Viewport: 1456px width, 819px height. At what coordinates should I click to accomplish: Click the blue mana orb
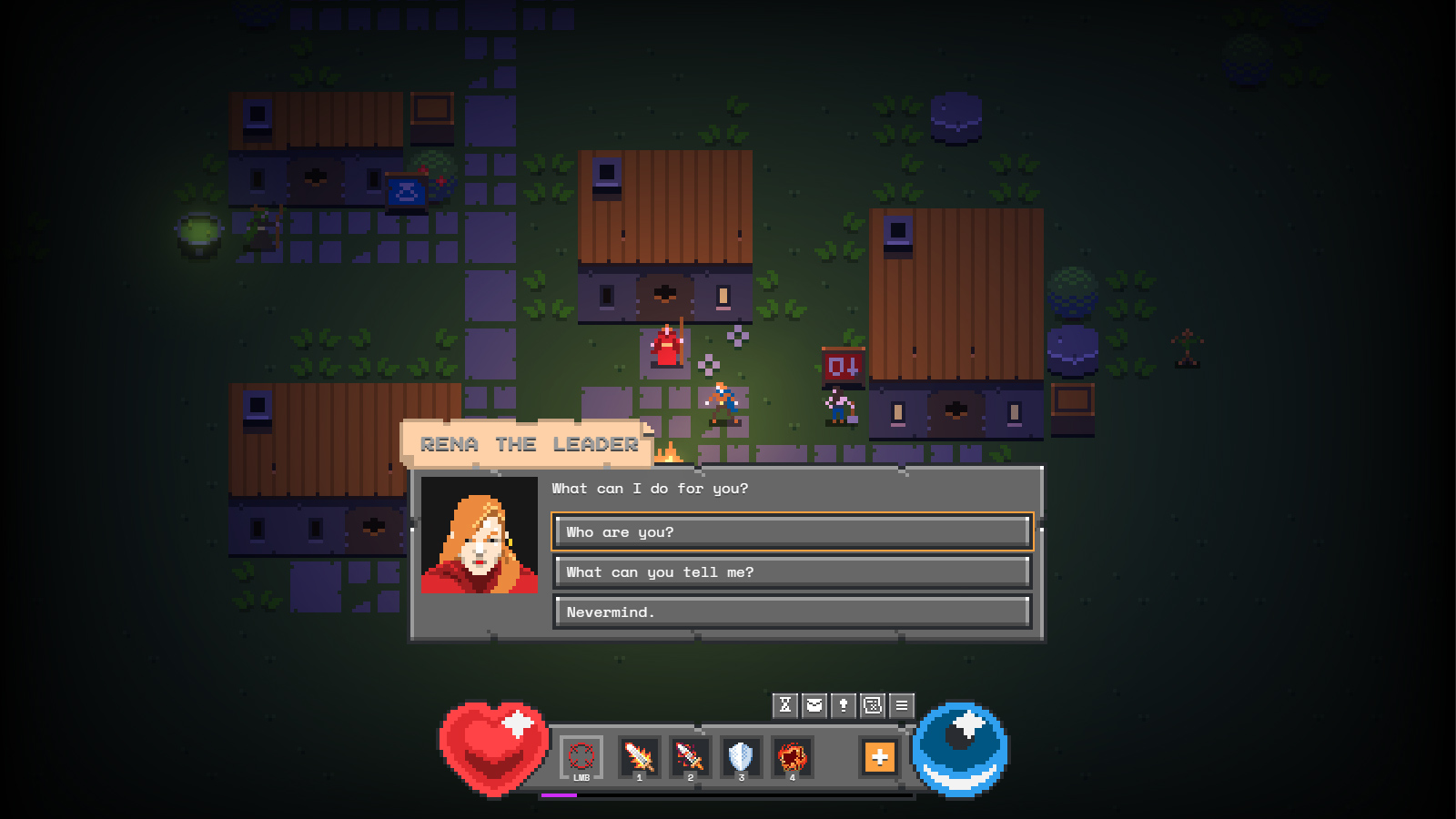[x=962, y=753]
